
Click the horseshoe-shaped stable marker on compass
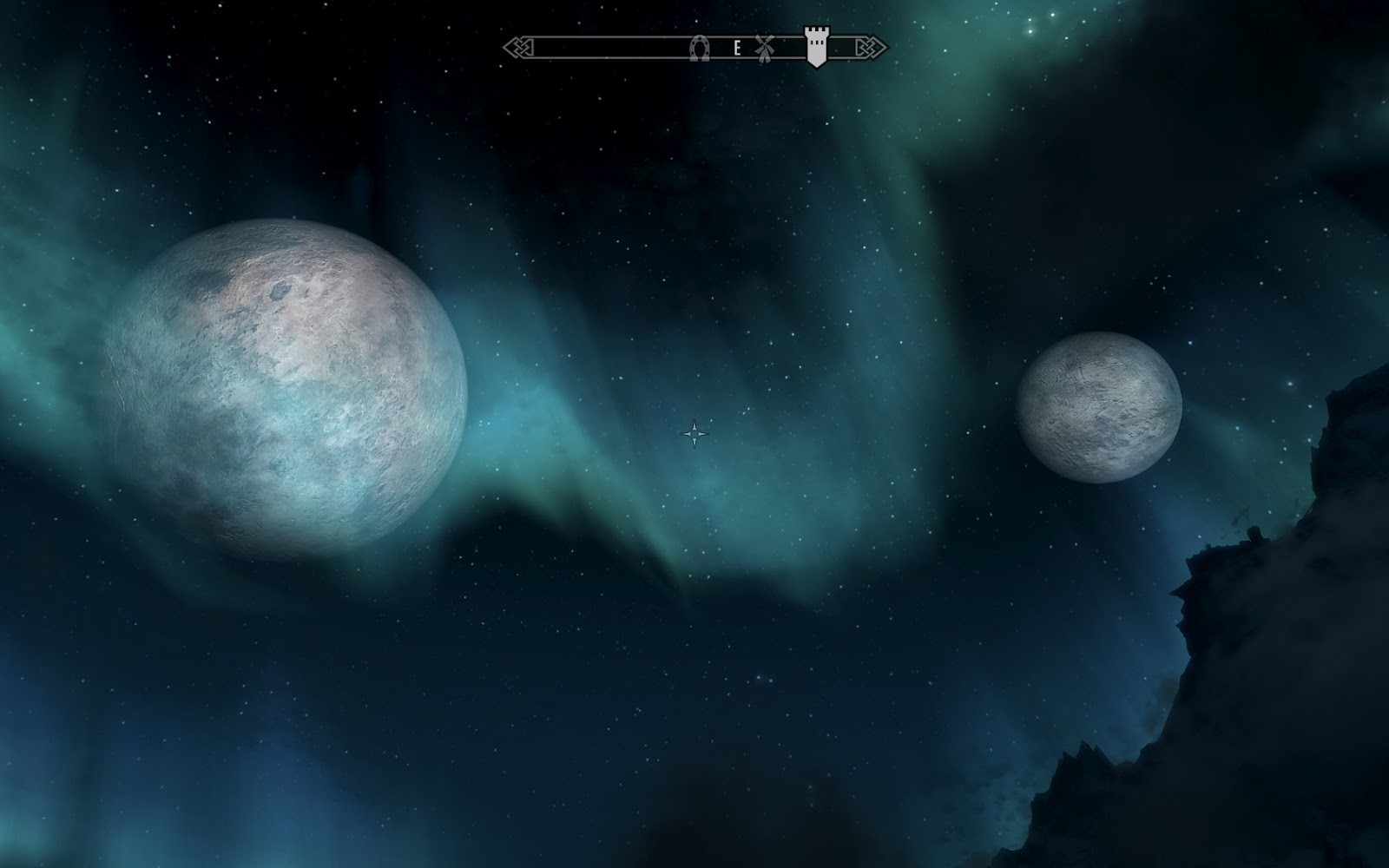699,48
